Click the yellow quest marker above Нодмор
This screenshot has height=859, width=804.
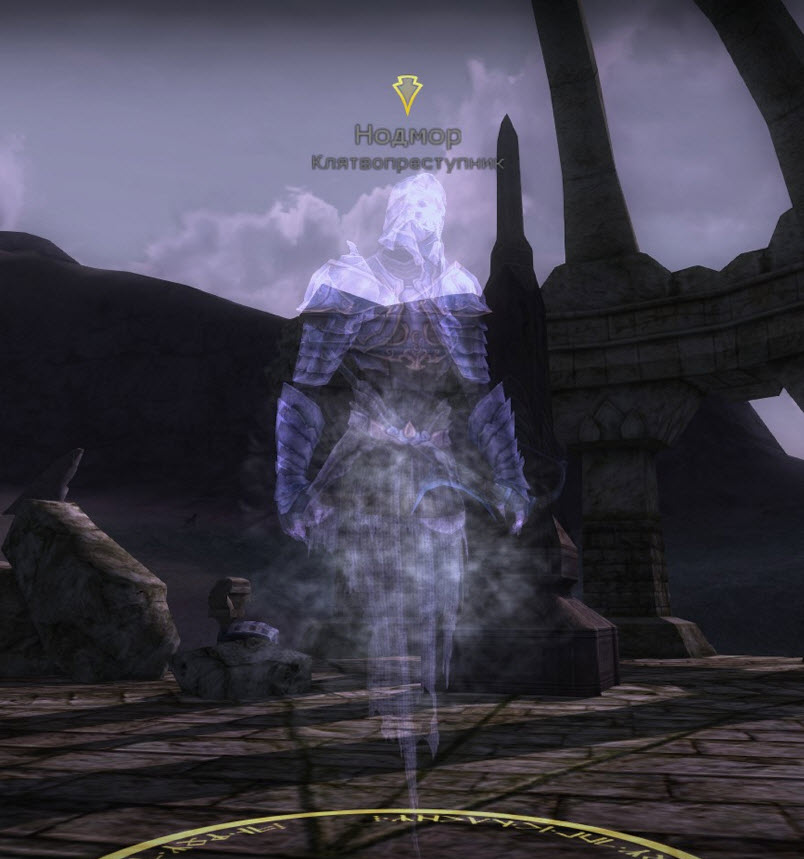[x=407, y=94]
